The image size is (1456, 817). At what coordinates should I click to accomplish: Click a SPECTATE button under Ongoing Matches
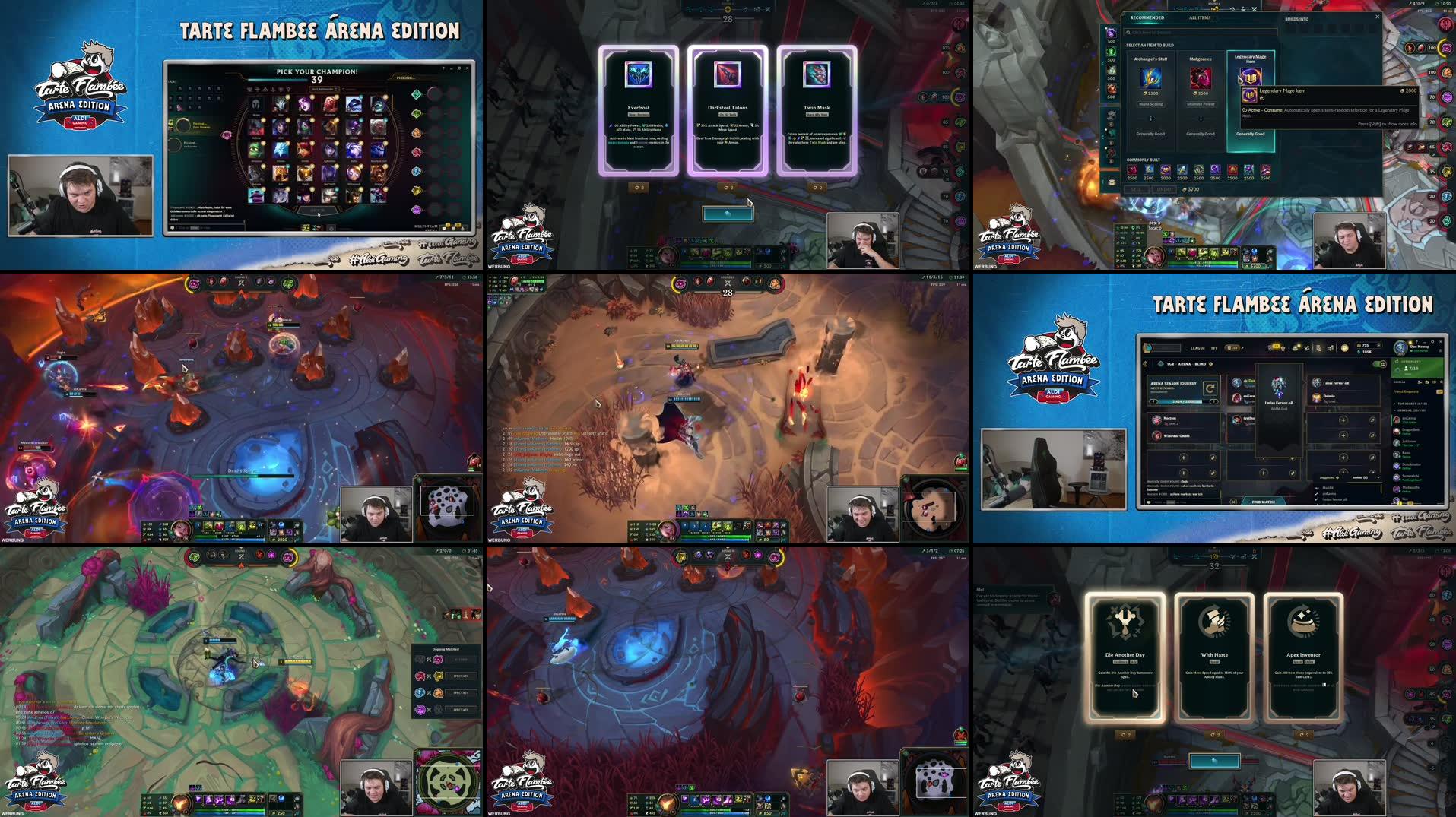point(462,676)
